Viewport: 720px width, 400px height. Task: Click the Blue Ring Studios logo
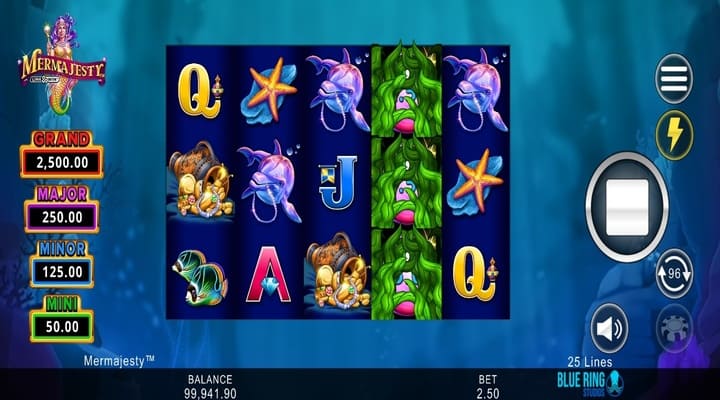click(x=589, y=383)
